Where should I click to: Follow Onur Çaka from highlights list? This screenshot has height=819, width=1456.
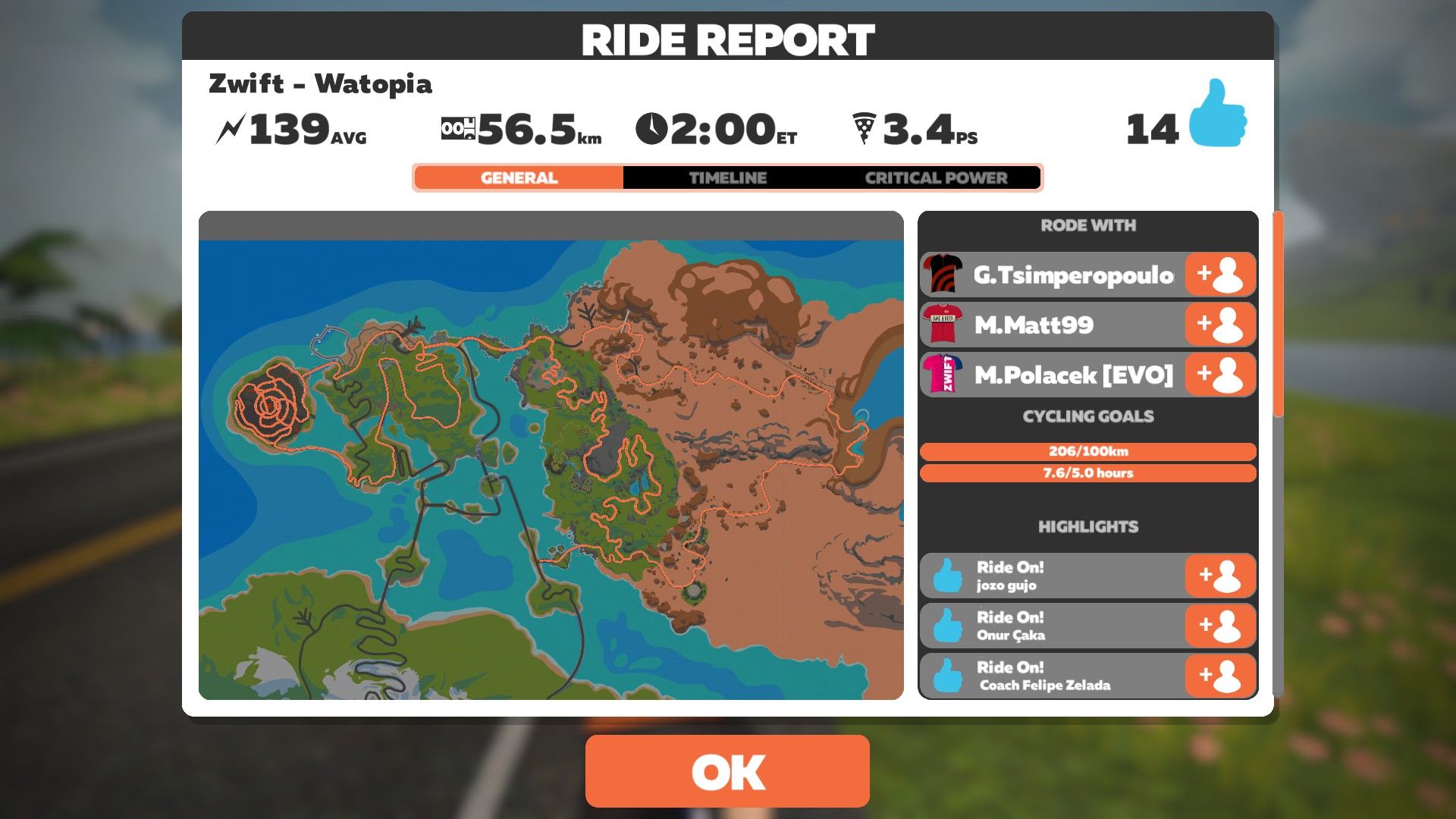click(x=1219, y=626)
